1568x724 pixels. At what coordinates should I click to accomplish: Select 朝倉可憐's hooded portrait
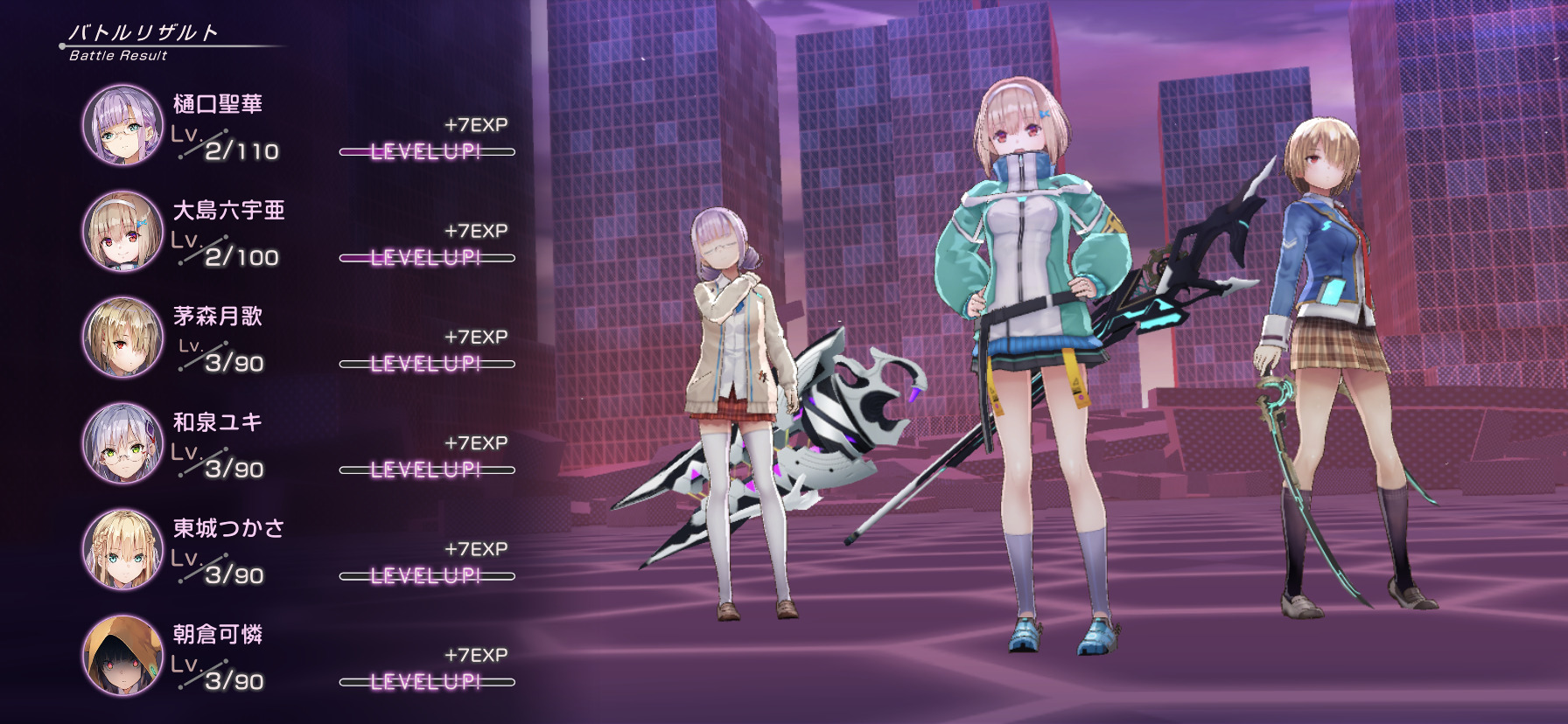tap(123, 655)
